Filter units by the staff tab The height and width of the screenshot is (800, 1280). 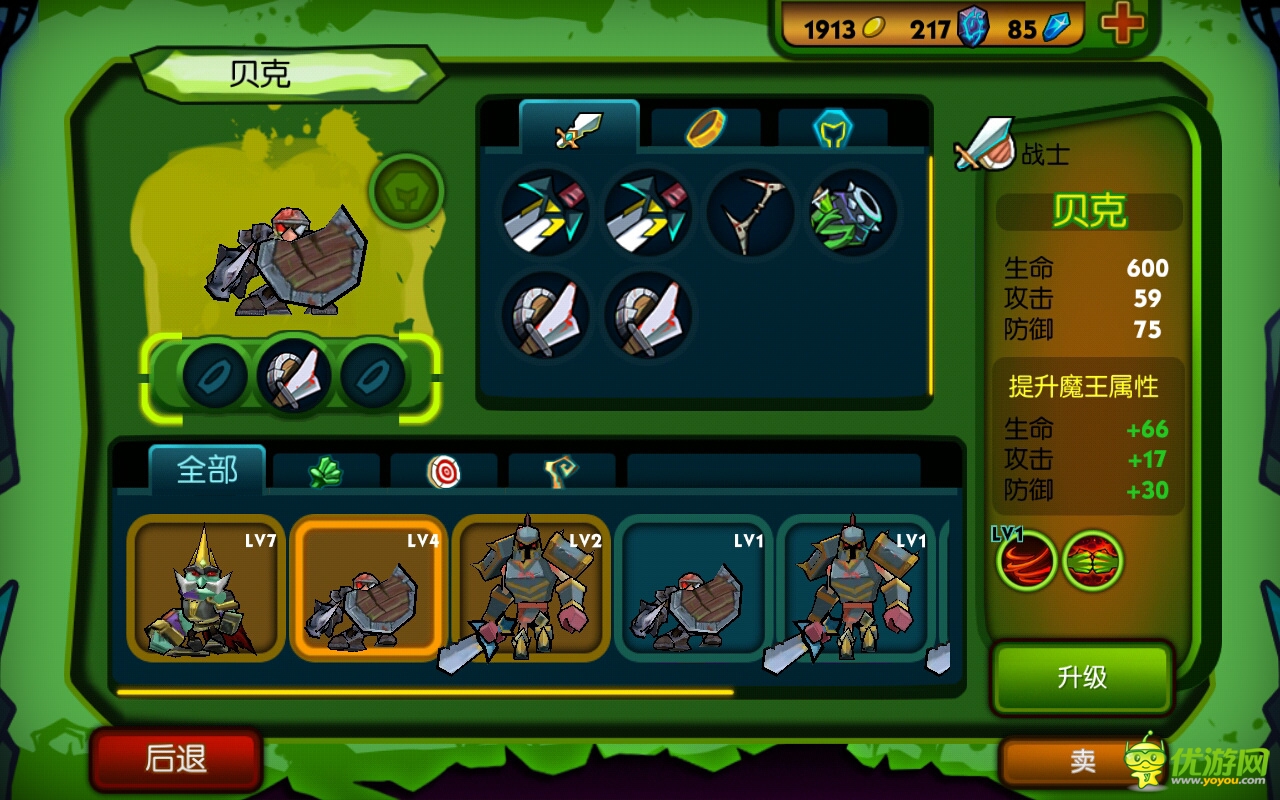pos(561,472)
